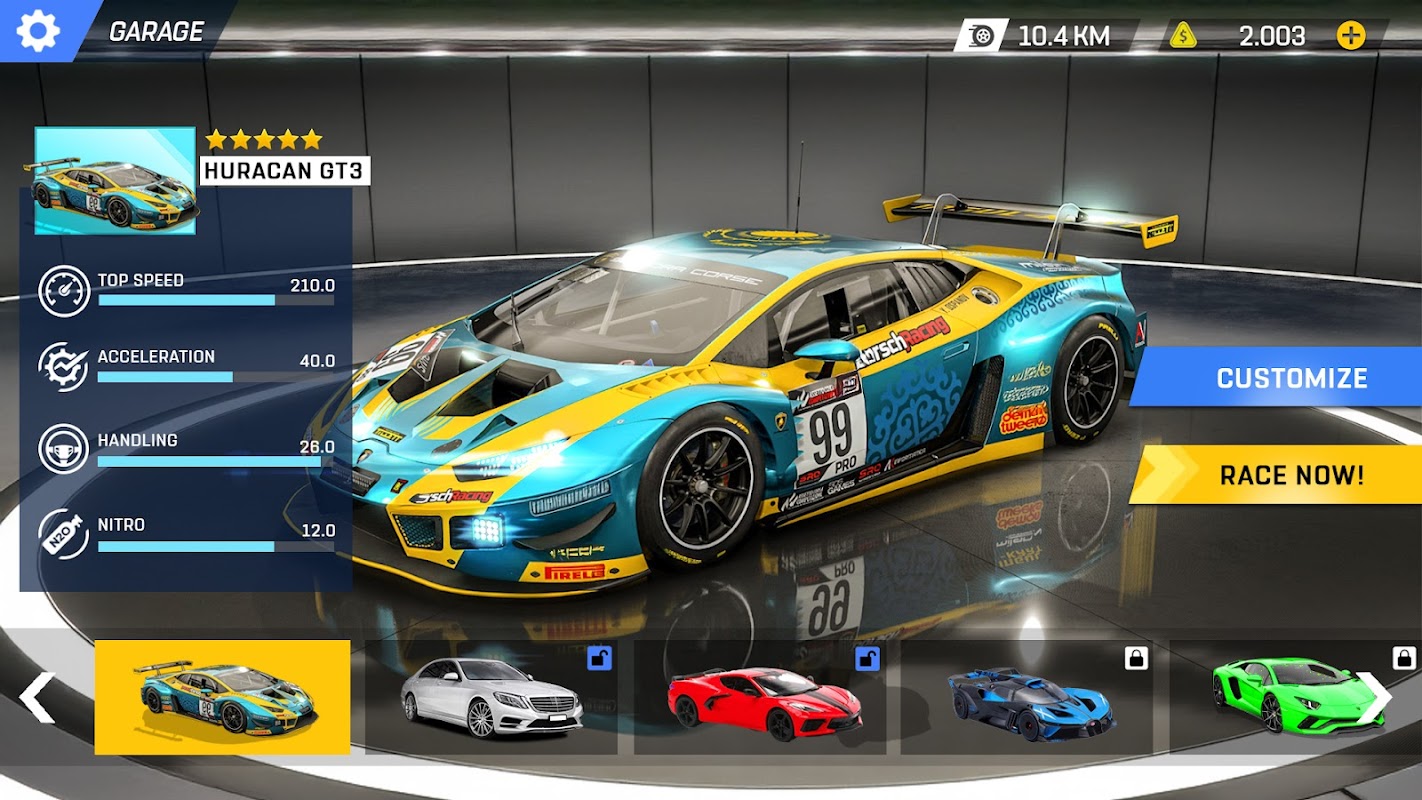
Task: Add coins with the yellow plus button
Action: tap(1350, 36)
